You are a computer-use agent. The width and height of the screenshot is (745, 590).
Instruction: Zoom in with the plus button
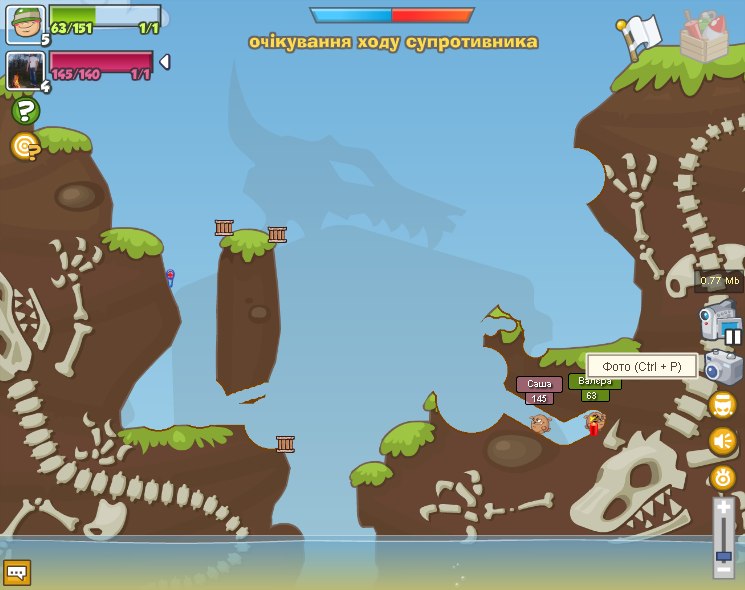point(723,508)
